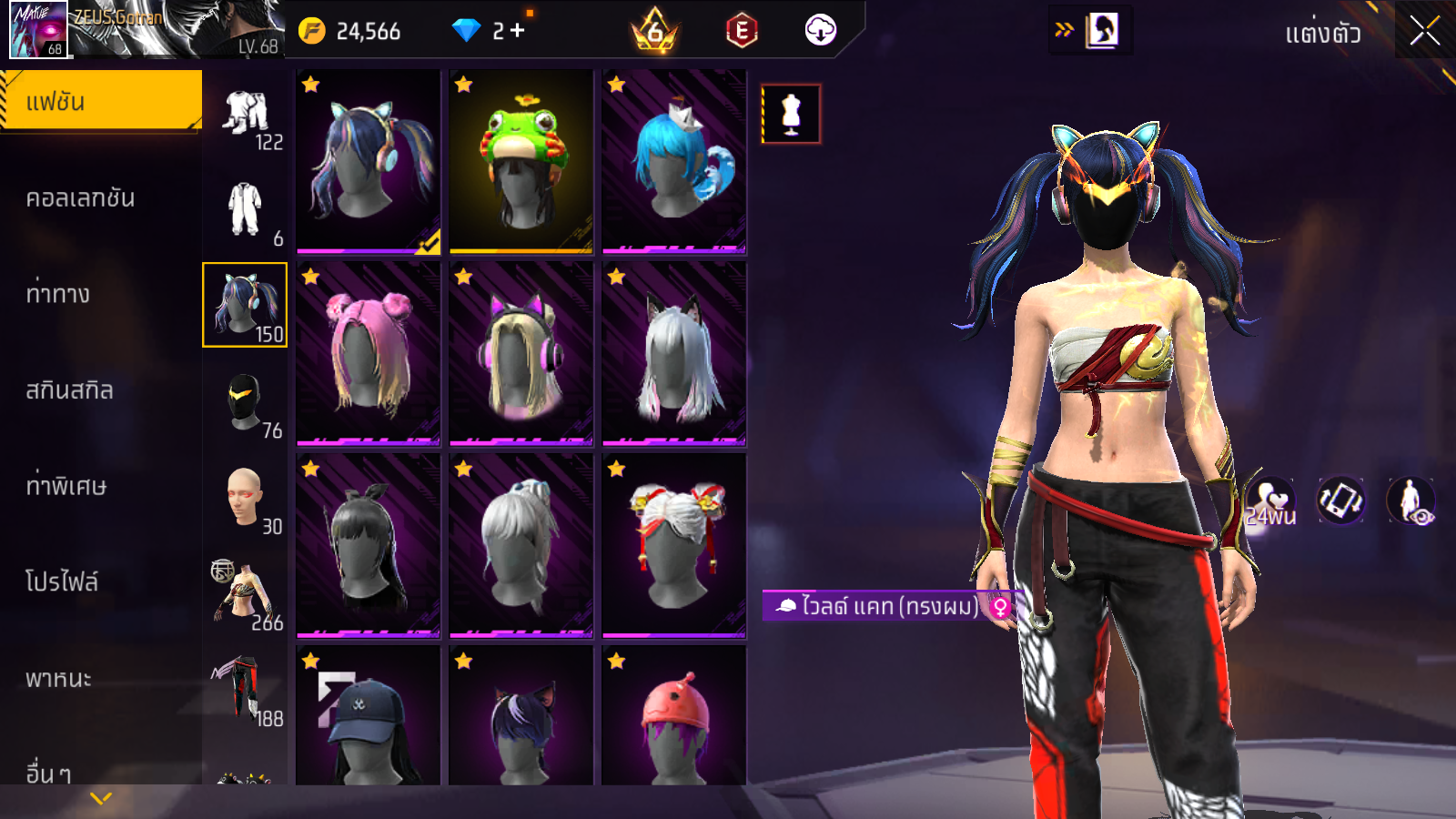
Task: Toggle the character view eye icon
Action: [x=1410, y=500]
